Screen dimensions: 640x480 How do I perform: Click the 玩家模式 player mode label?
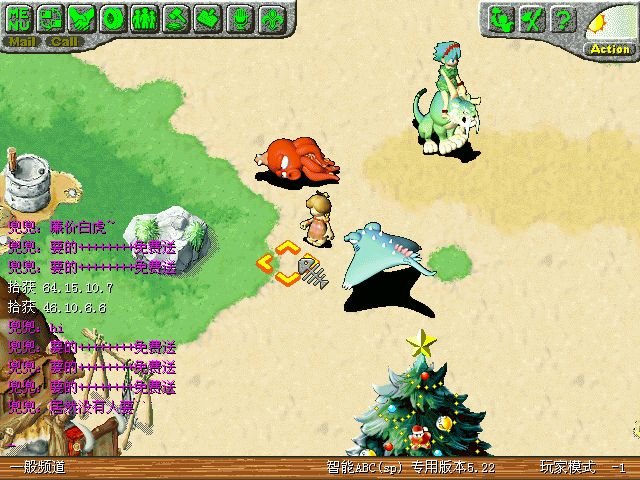pyautogui.click(x=567, y=468)
